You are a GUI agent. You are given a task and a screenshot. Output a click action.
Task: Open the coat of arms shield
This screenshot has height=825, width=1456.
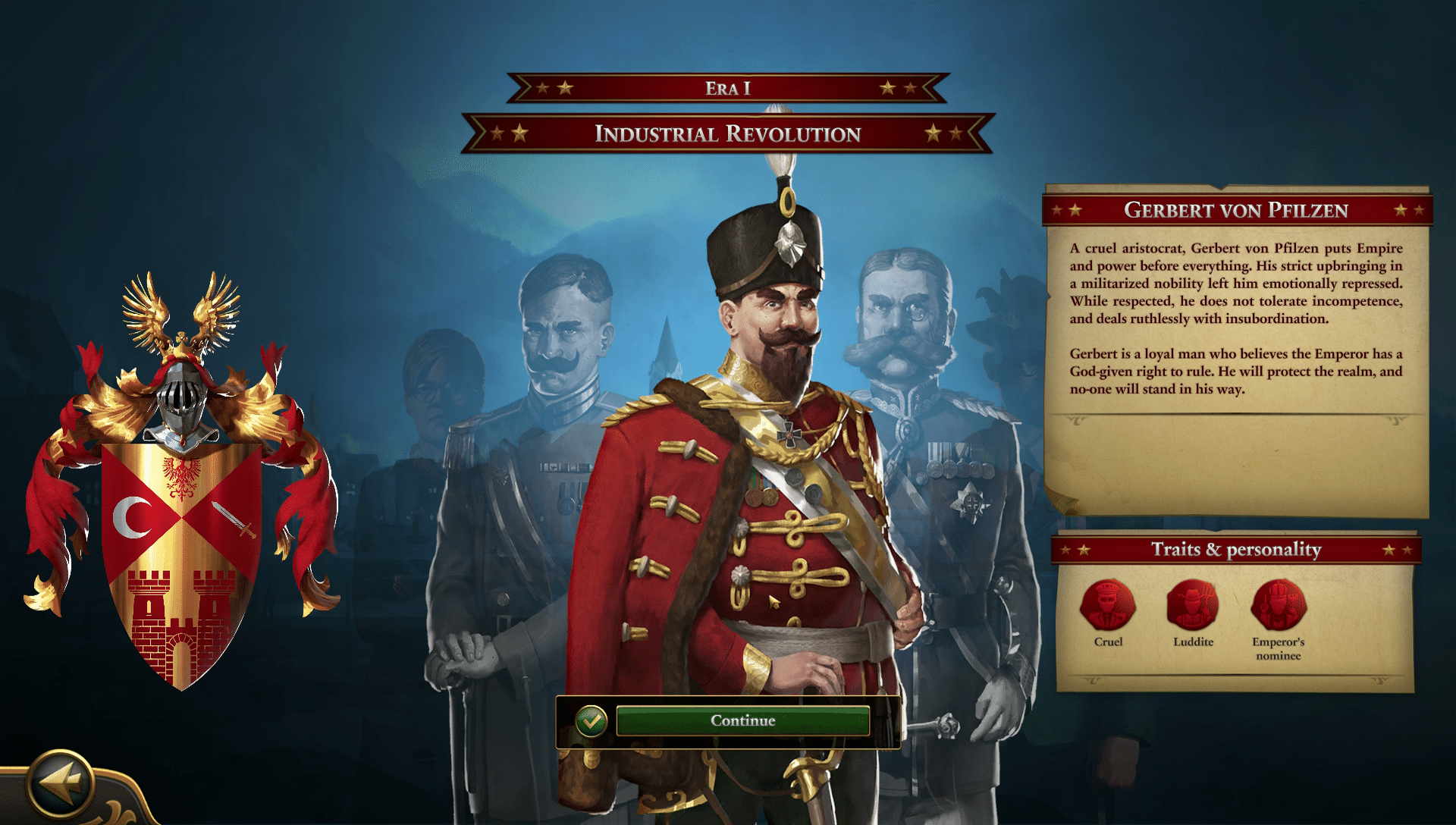click(182, 561)
